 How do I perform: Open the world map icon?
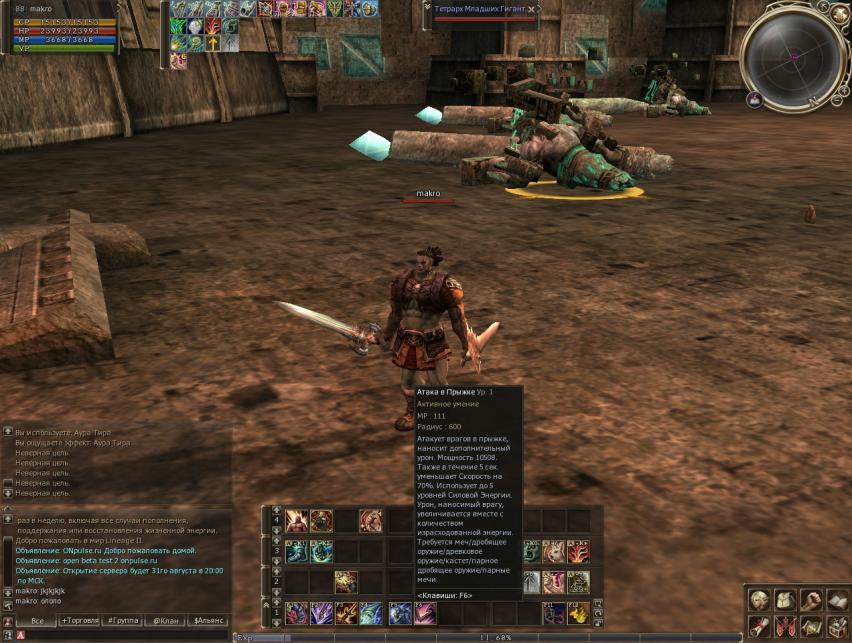[811, 626]
